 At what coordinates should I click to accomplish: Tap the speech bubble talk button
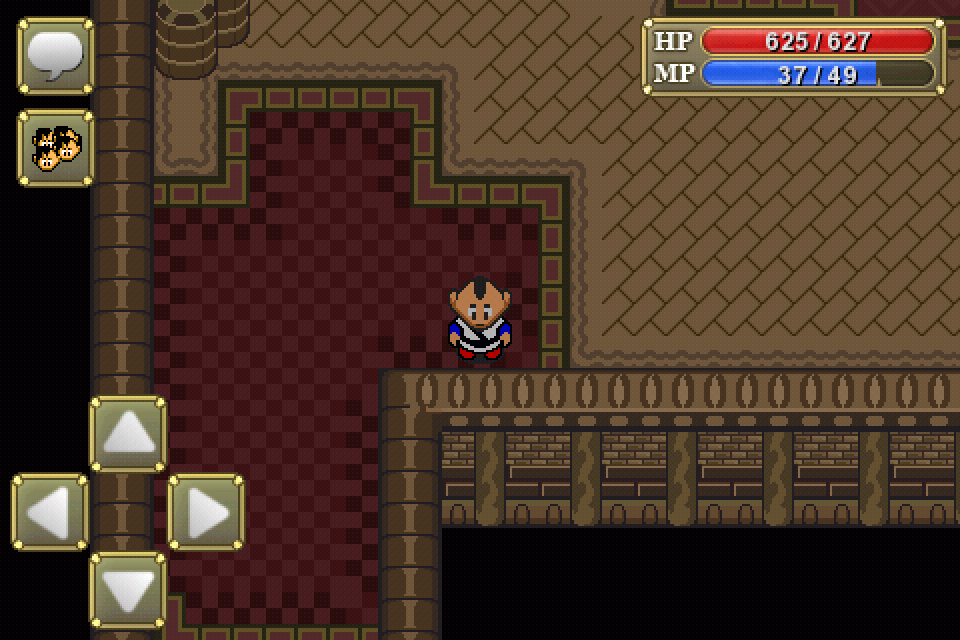pos(55,56)
